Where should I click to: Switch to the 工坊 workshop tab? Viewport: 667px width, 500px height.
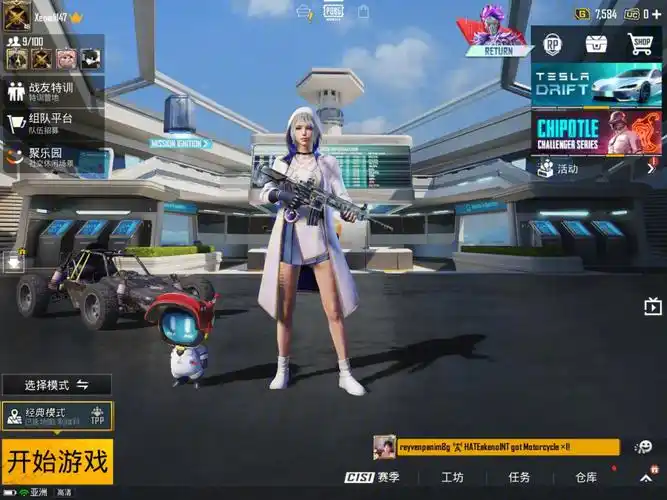pos(453,478)
